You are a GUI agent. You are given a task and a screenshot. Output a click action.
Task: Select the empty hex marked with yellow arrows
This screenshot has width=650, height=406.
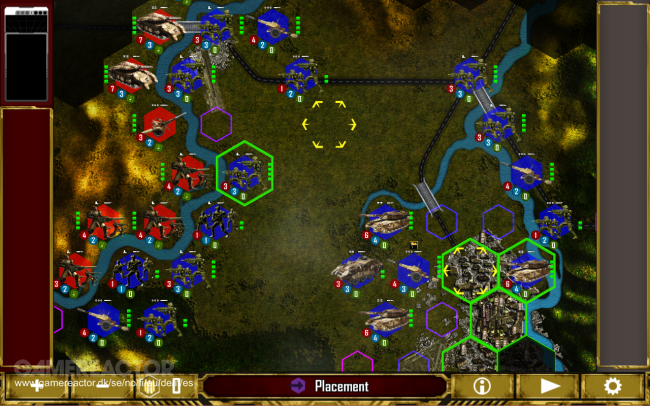(x=330, y=124)
